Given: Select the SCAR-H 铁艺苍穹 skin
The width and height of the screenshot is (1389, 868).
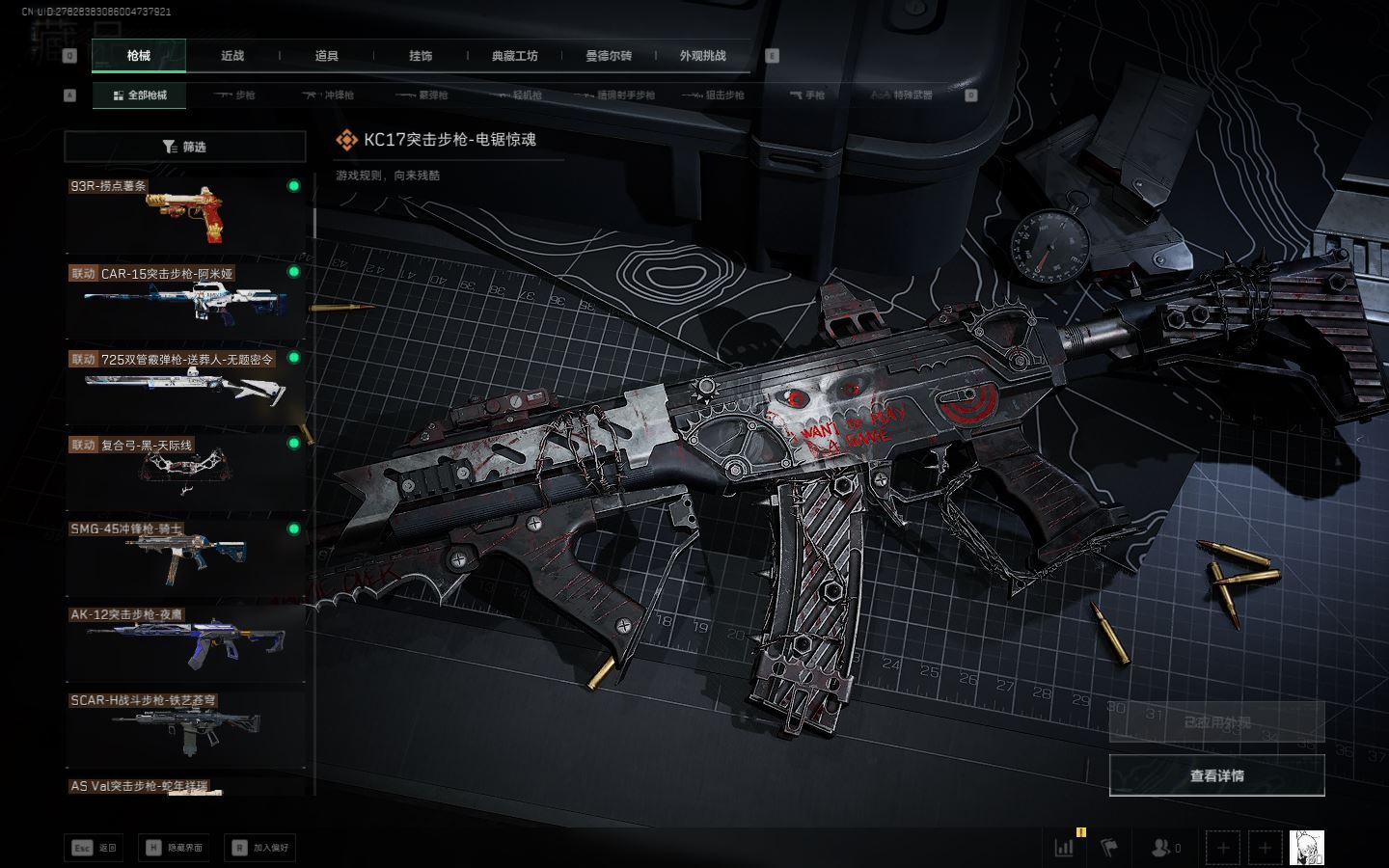Looking at the screenshot, I should coord(185,727).
